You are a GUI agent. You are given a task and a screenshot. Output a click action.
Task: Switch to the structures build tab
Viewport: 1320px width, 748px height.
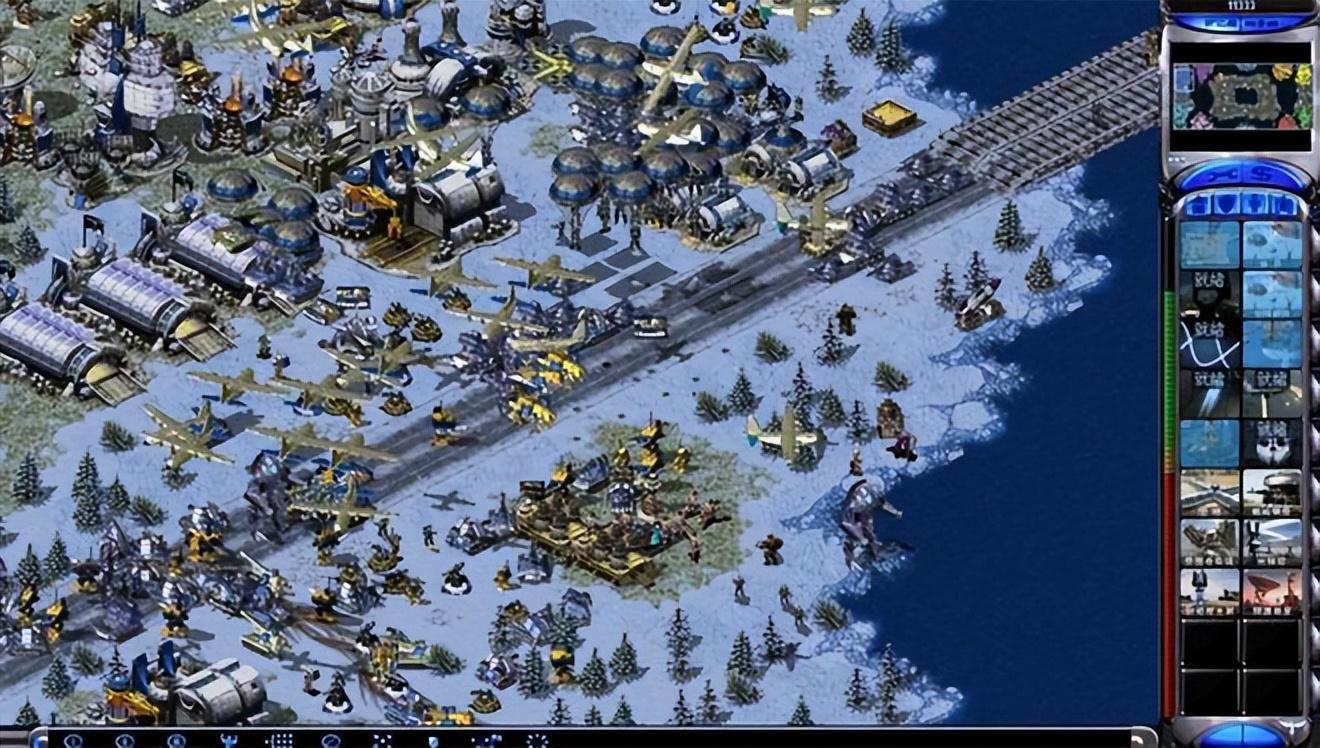tap(1195, 205)
